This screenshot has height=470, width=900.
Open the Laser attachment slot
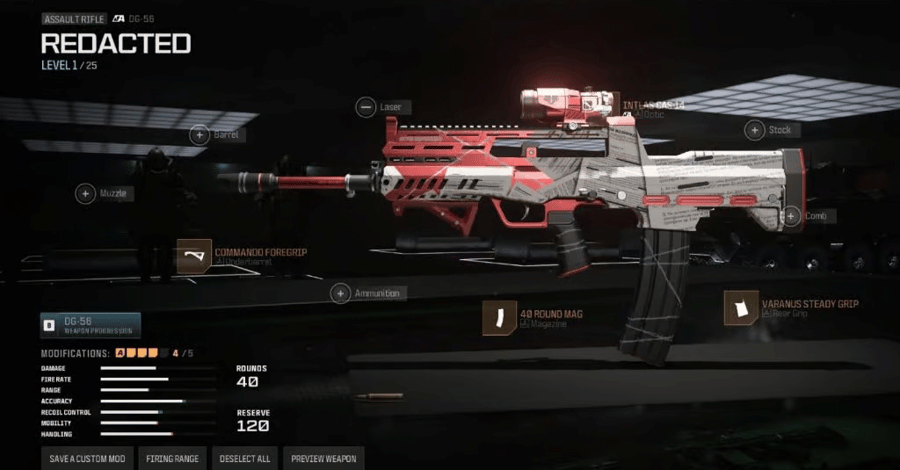pos(366,107)
